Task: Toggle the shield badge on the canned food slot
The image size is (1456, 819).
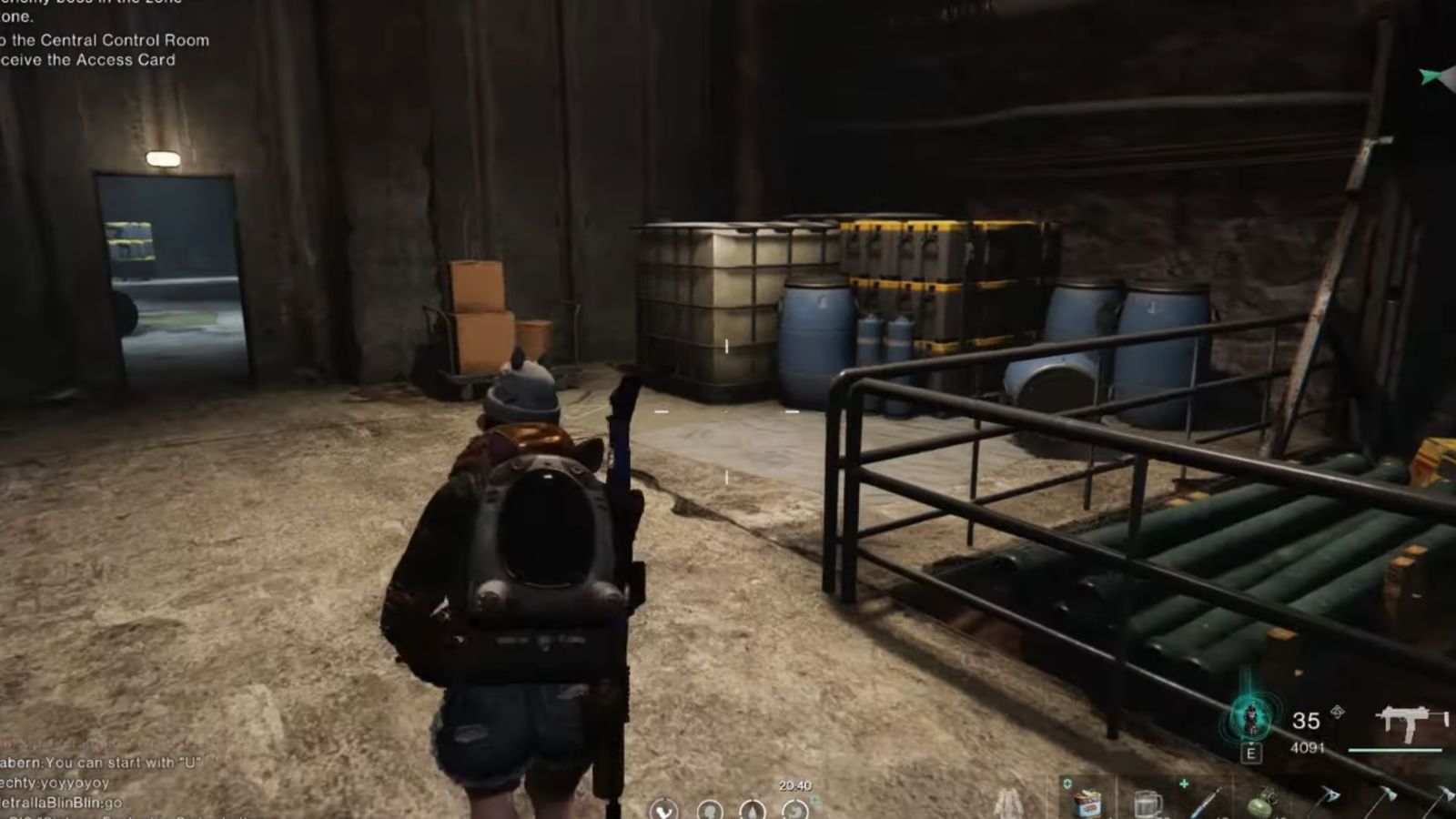Action: click(1067, 782)
